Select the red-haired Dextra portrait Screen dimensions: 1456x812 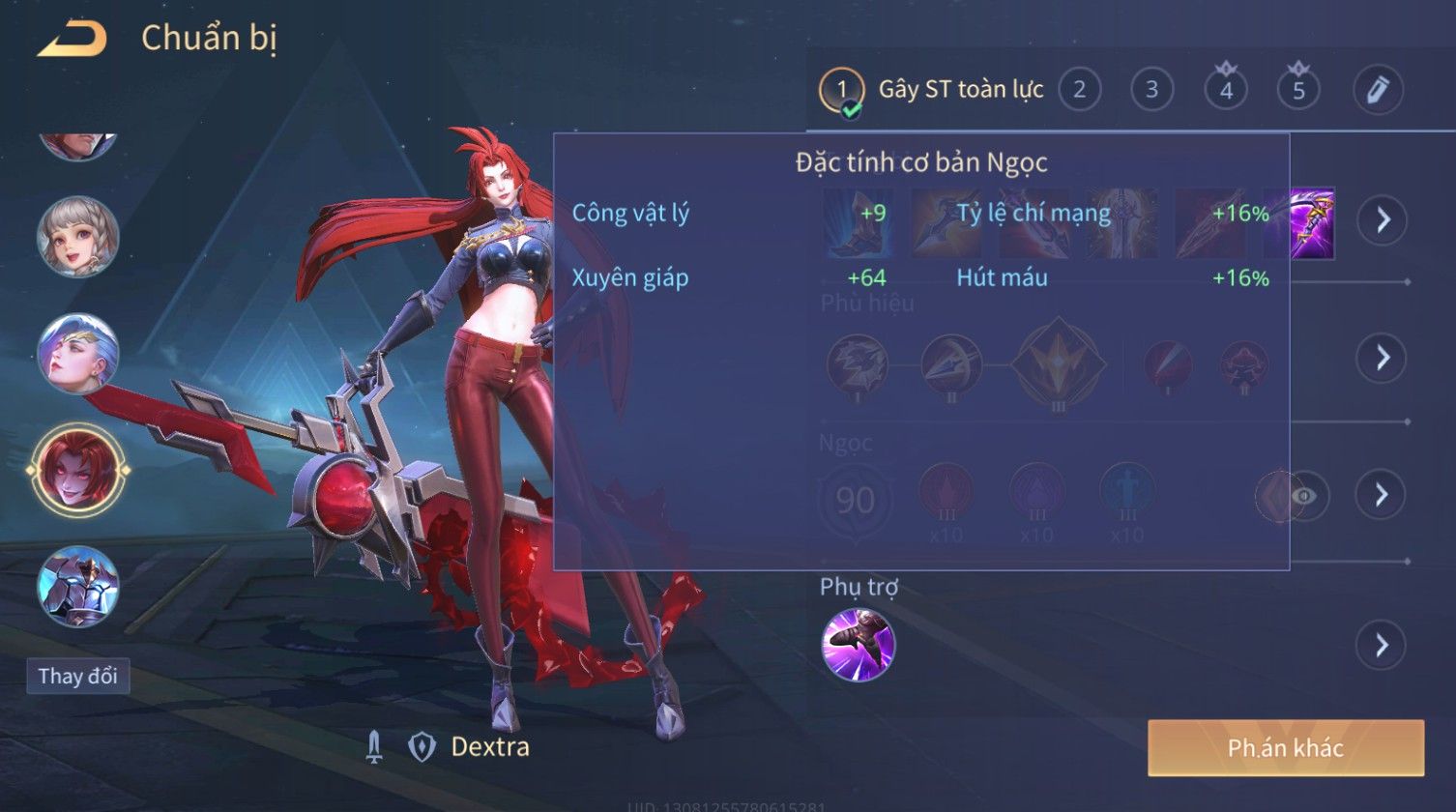click(x=78, y=470)
